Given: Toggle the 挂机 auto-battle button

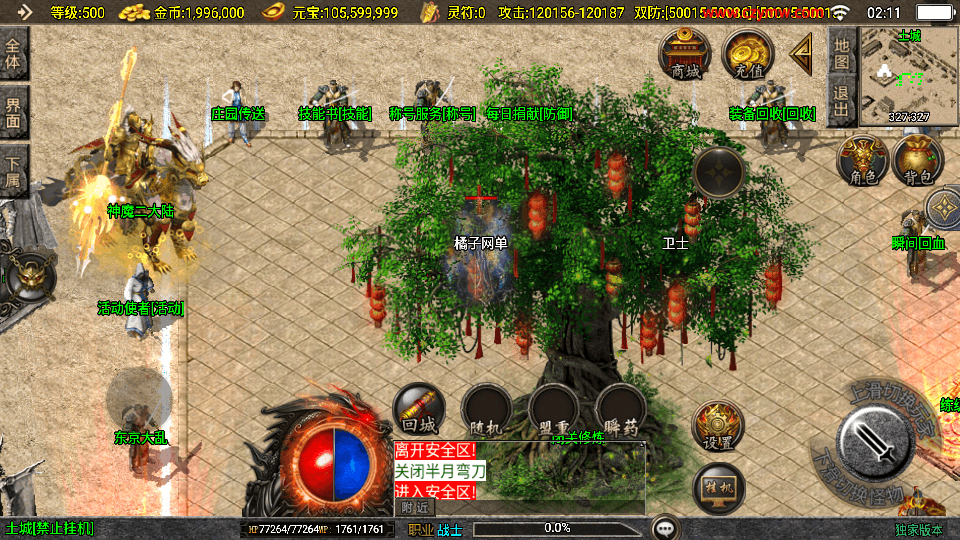Looking at the screenshot, I should click(718, 487).
